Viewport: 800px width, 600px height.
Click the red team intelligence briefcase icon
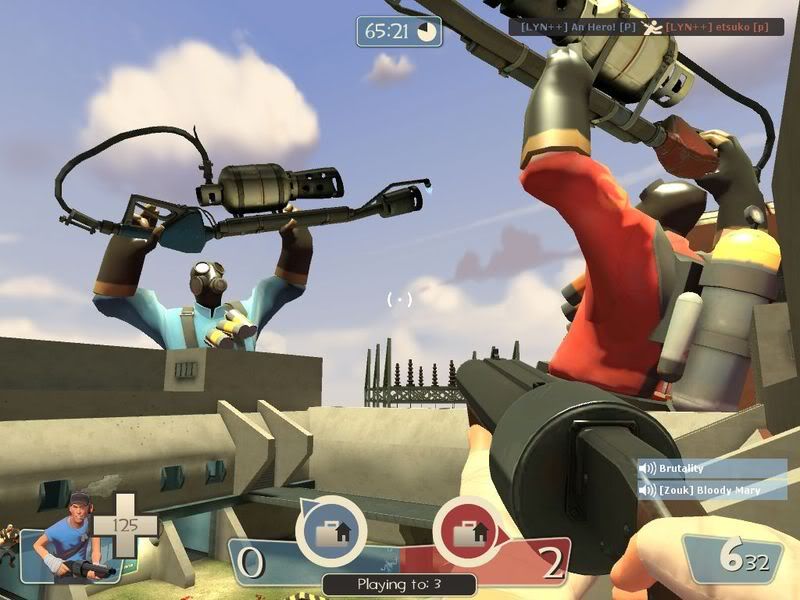click(x=467, y=532)
